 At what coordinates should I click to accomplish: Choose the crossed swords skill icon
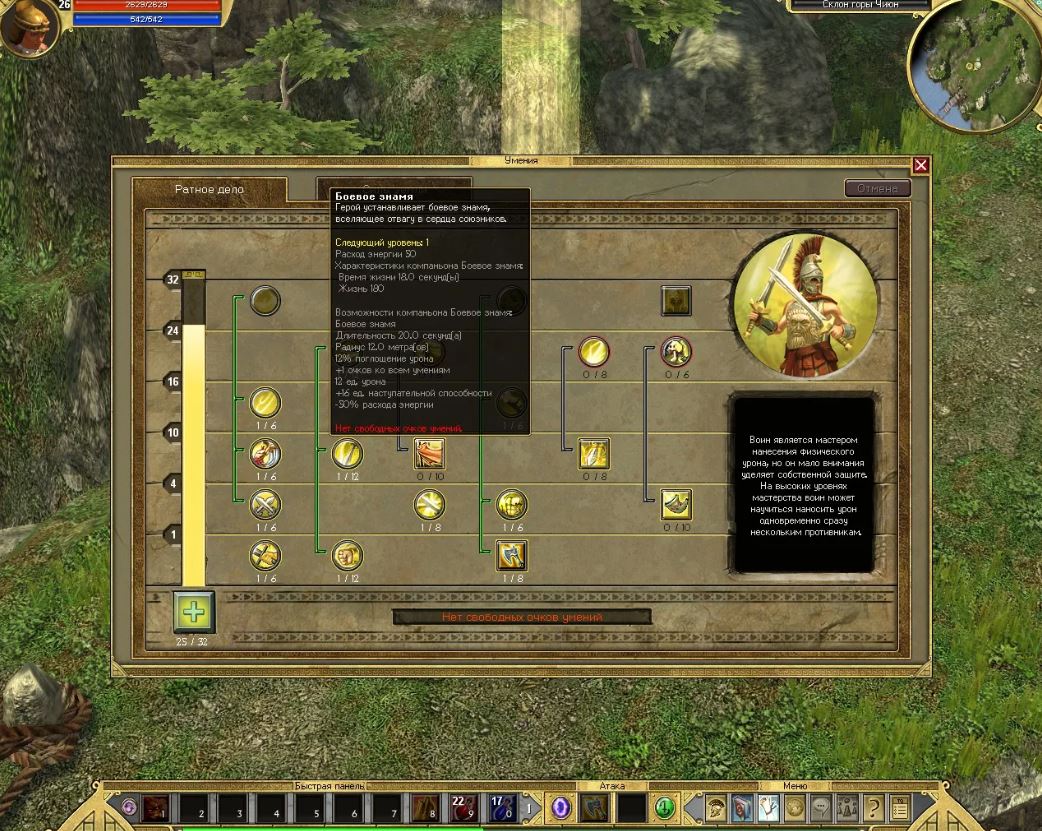coord(265,503)
